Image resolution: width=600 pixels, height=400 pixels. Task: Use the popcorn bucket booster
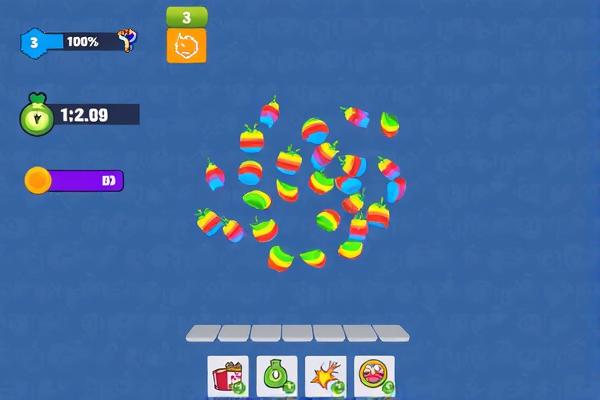point(227,376)
